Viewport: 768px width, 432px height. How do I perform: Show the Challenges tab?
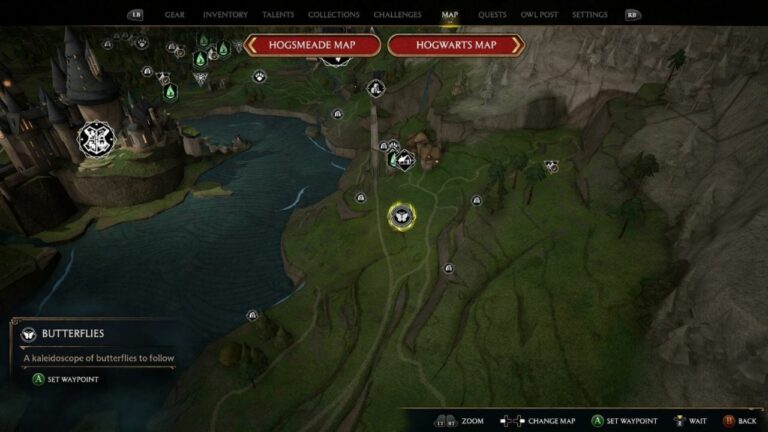(x=397, y=15)
